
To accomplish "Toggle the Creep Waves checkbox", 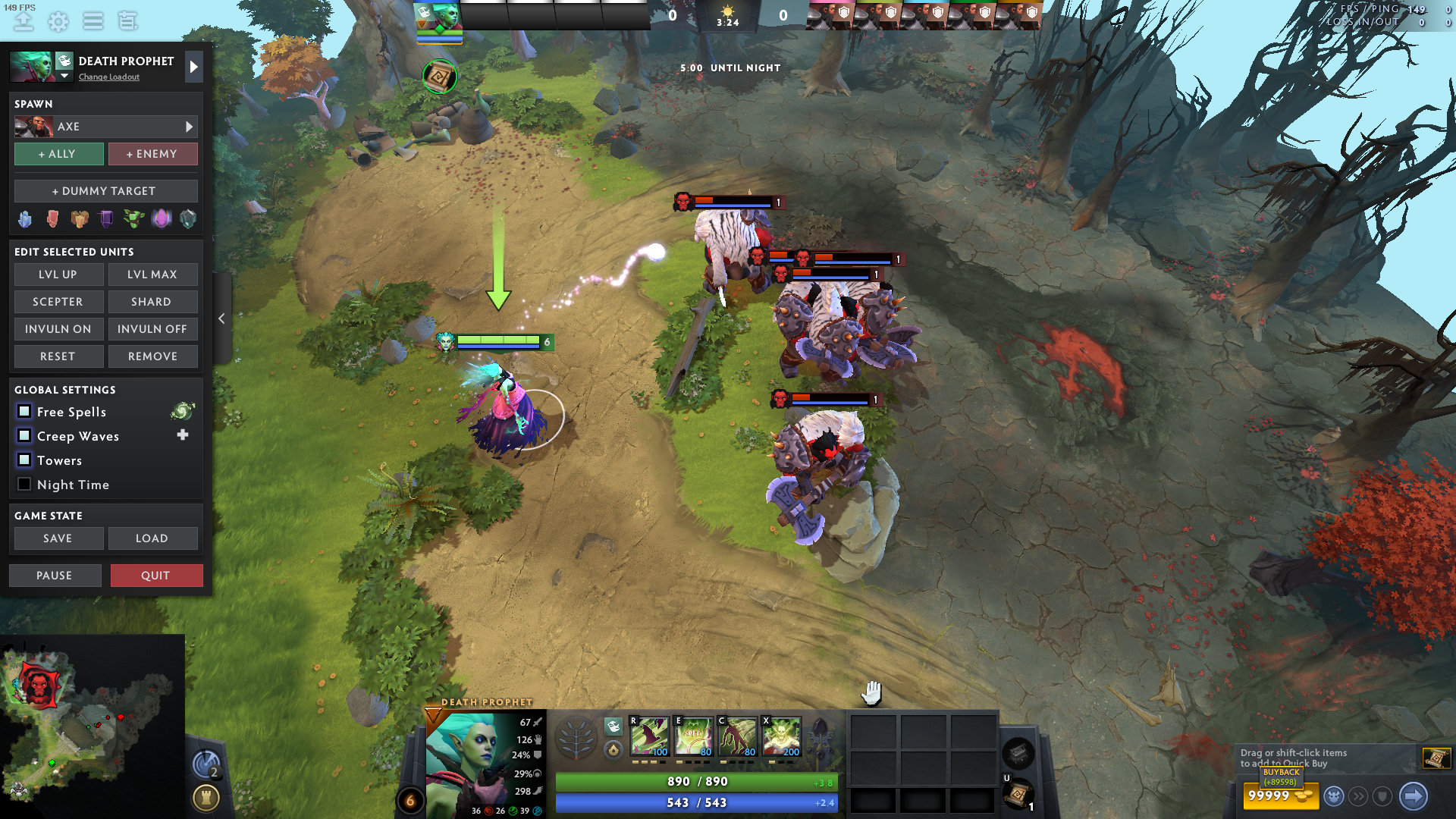I will click(24, 436).
